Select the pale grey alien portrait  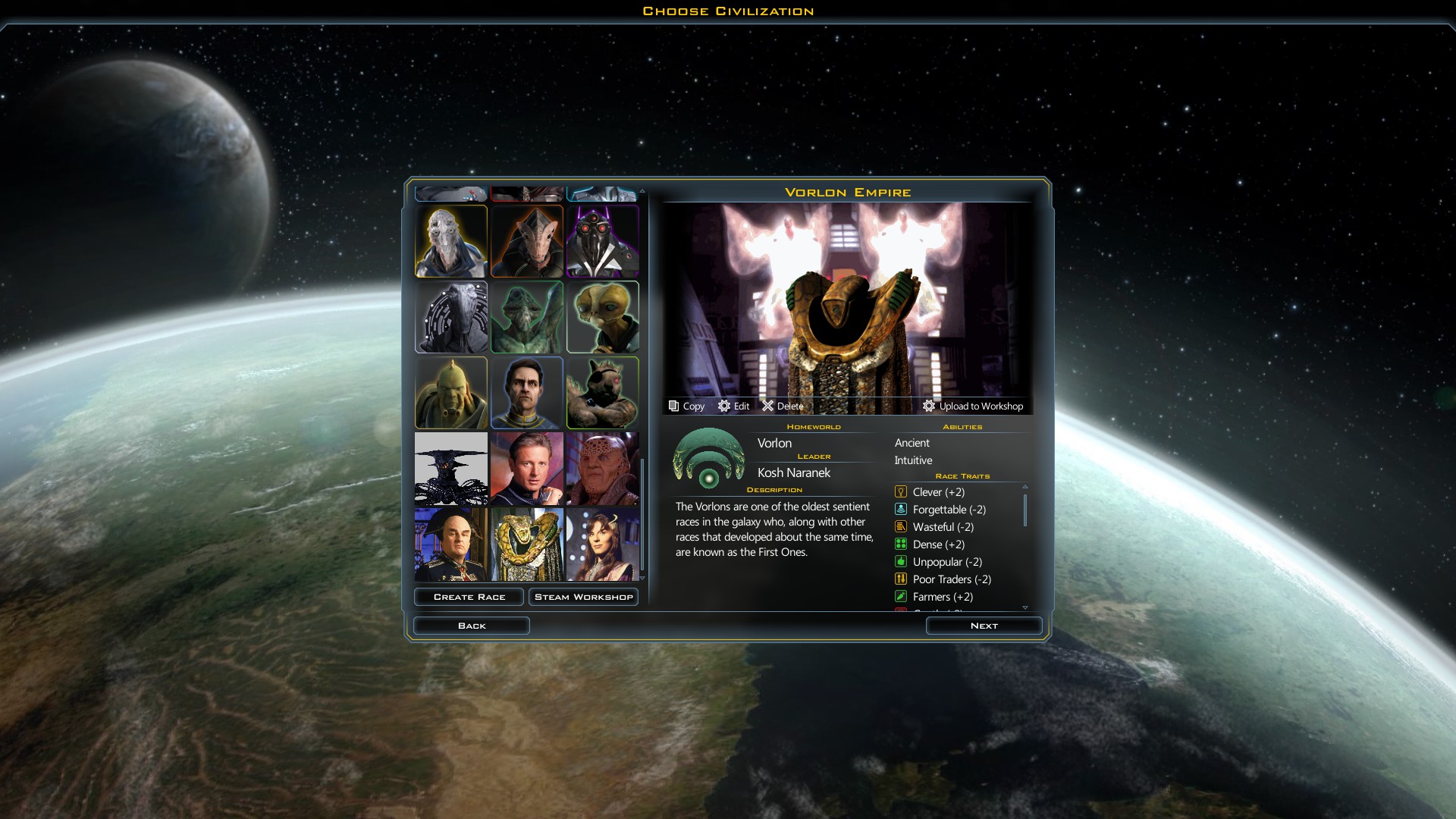[x=451, y=241]
